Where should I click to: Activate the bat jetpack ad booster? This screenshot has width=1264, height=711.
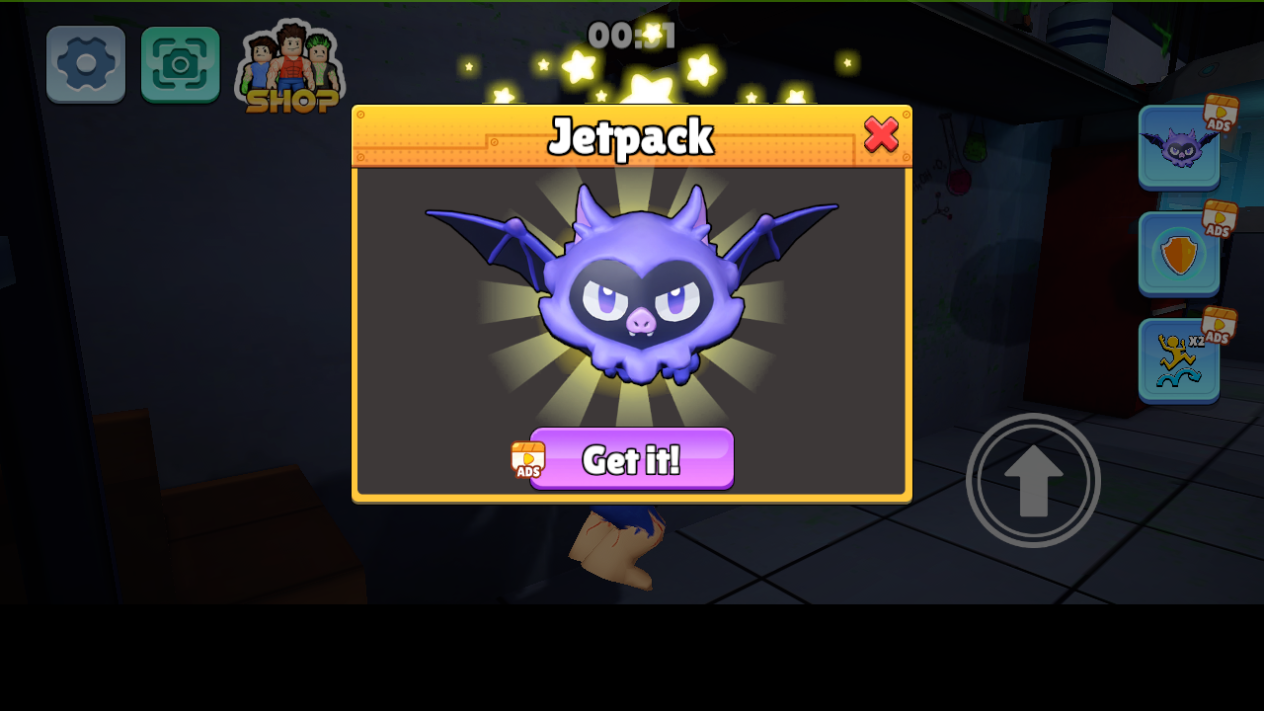tap(1179, 147)
